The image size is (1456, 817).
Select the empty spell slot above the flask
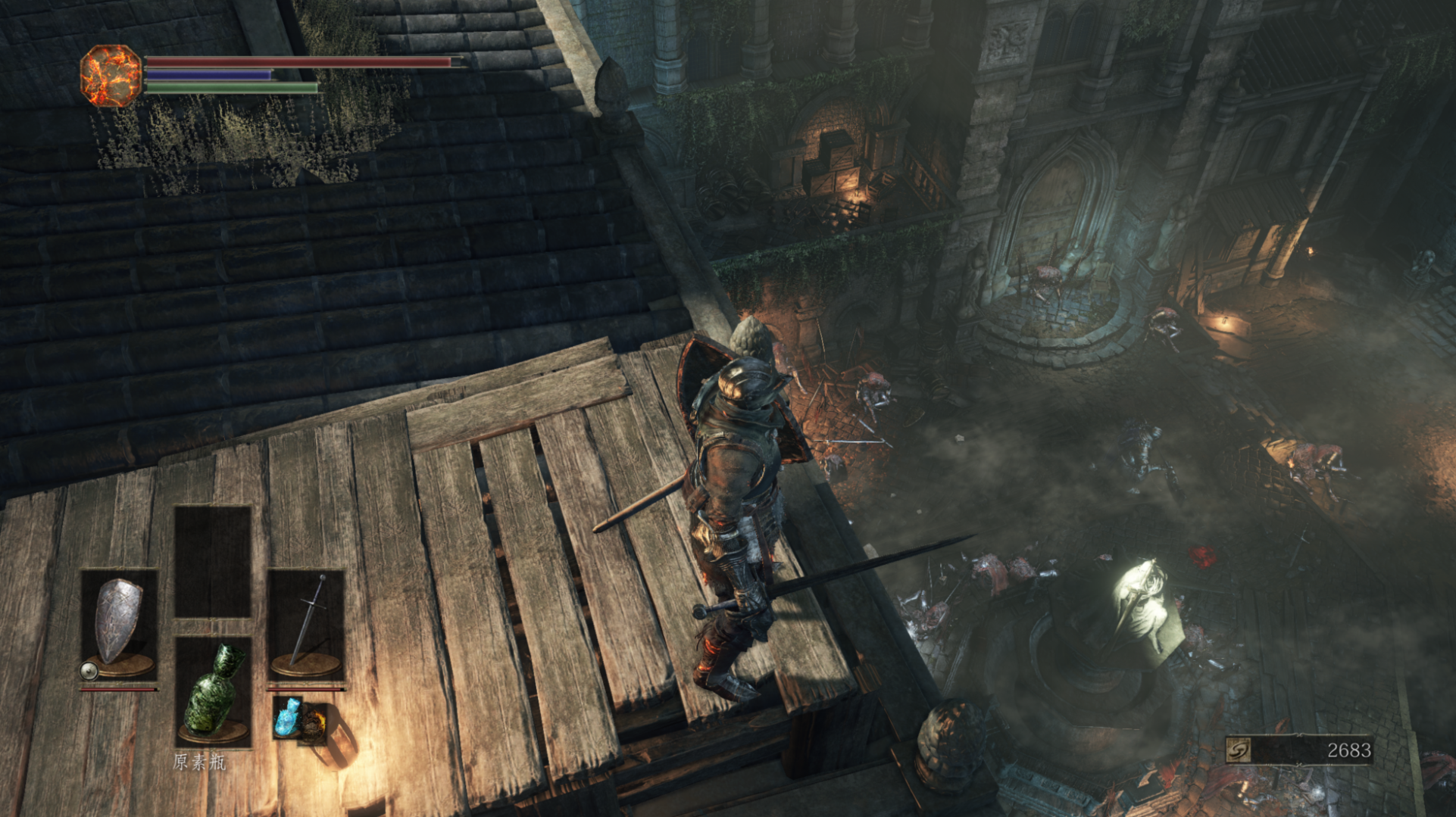coord(213,561)
